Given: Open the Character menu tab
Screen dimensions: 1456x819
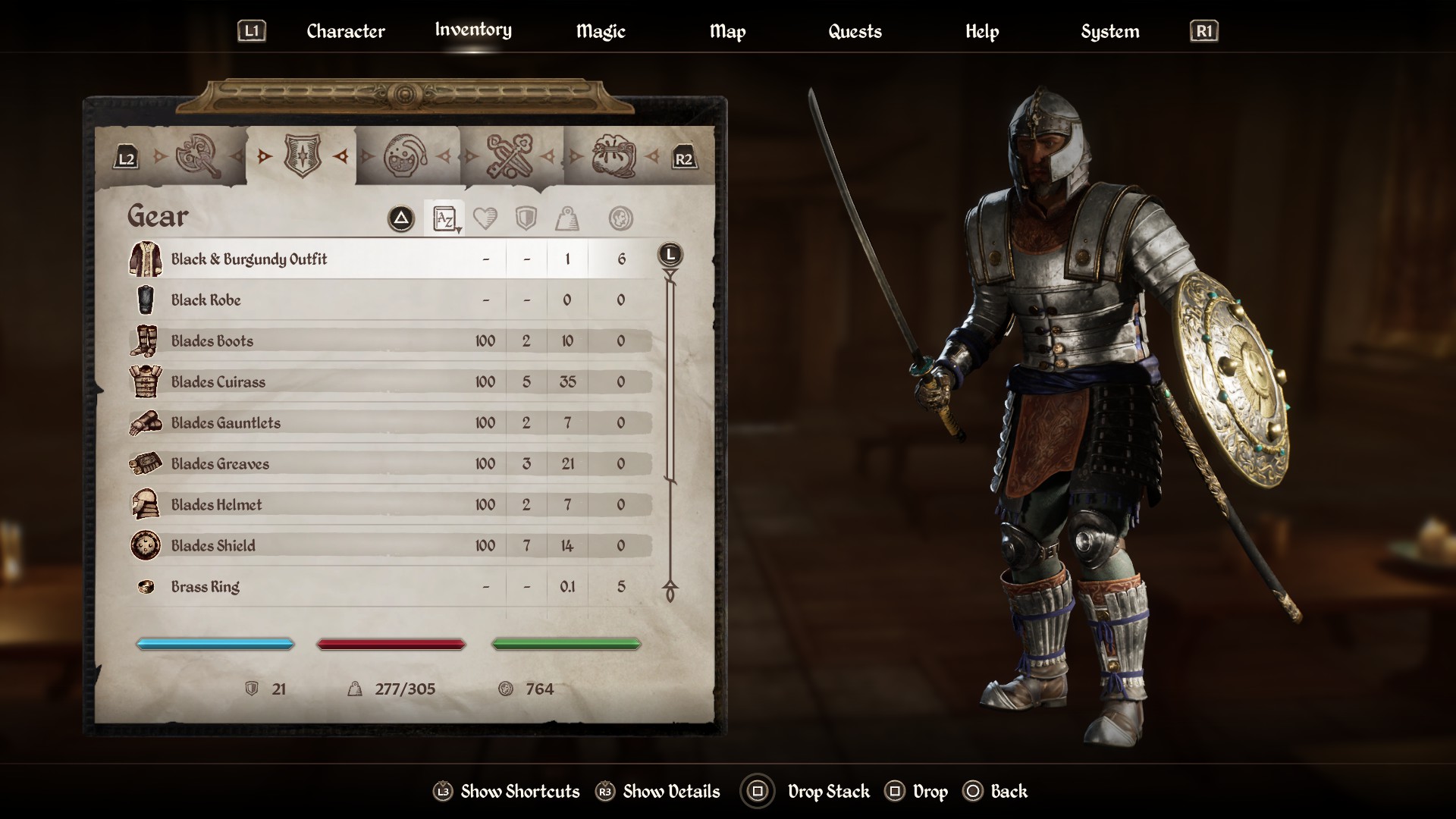Looking at the screenshot, I should tap(345, 31).
